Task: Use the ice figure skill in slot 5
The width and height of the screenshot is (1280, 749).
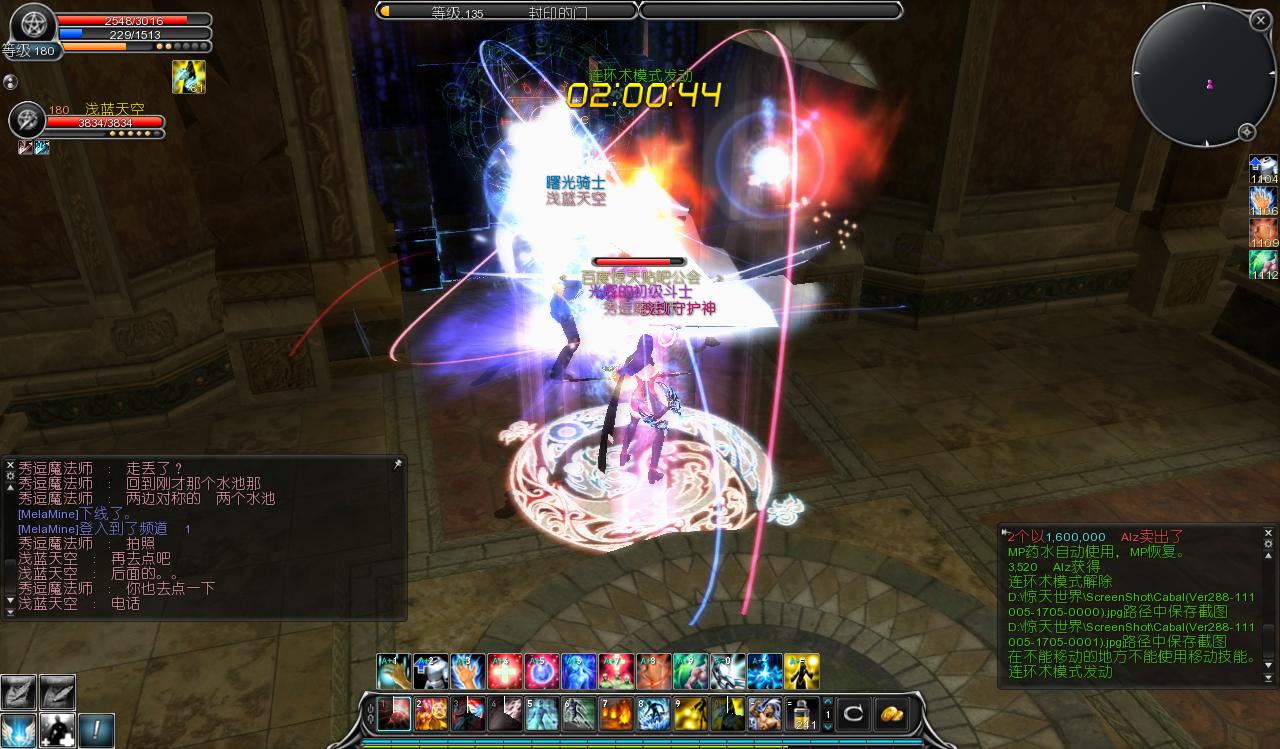Action: click(x=541, y=714)
